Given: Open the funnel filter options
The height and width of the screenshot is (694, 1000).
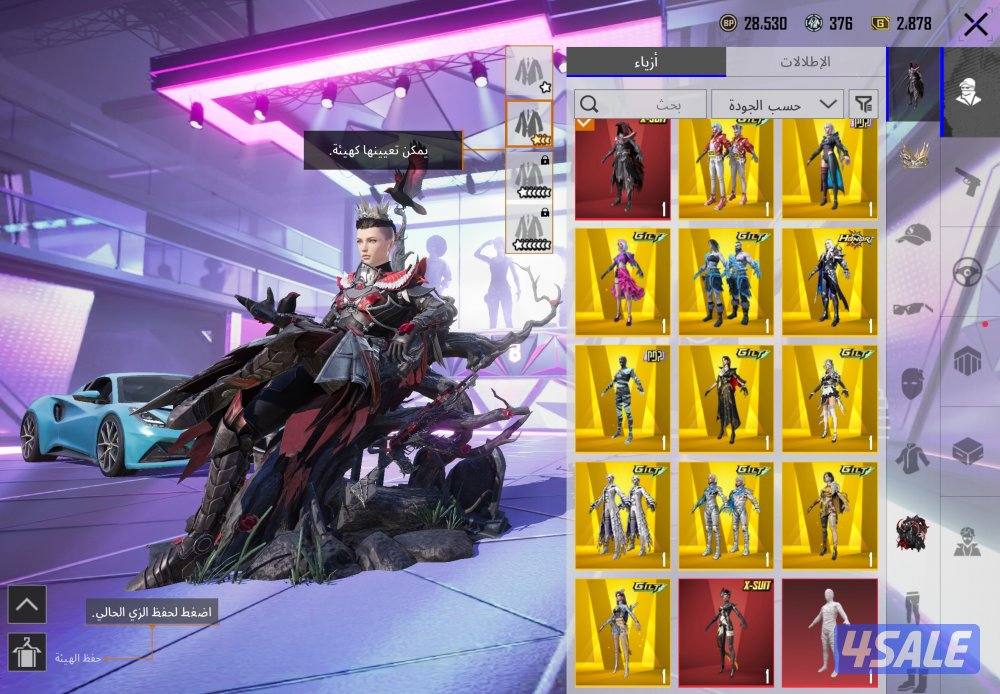Looking at the screenshot, I should [x=863, y=103].
